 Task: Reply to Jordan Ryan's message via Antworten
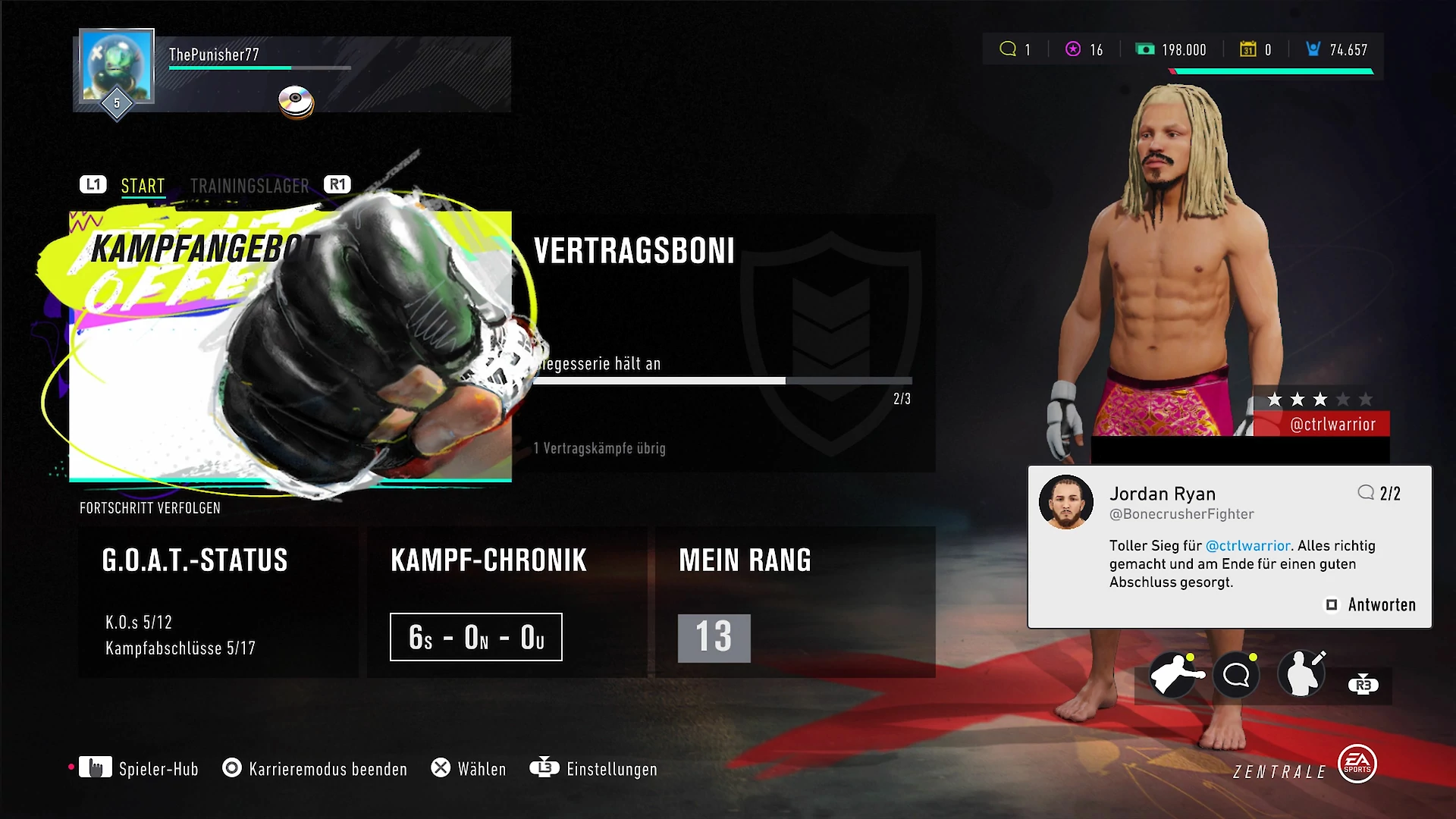[x=1372, y=605]
